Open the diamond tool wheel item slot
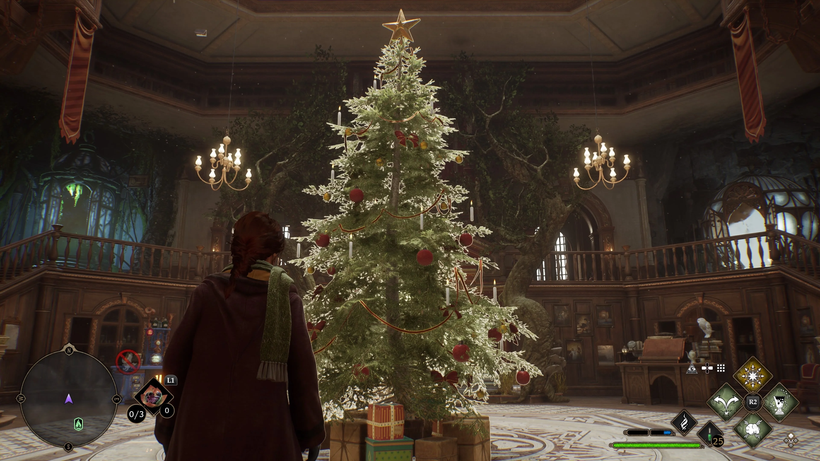Viewport: 820px width, 461px height. tap(152, 396)
